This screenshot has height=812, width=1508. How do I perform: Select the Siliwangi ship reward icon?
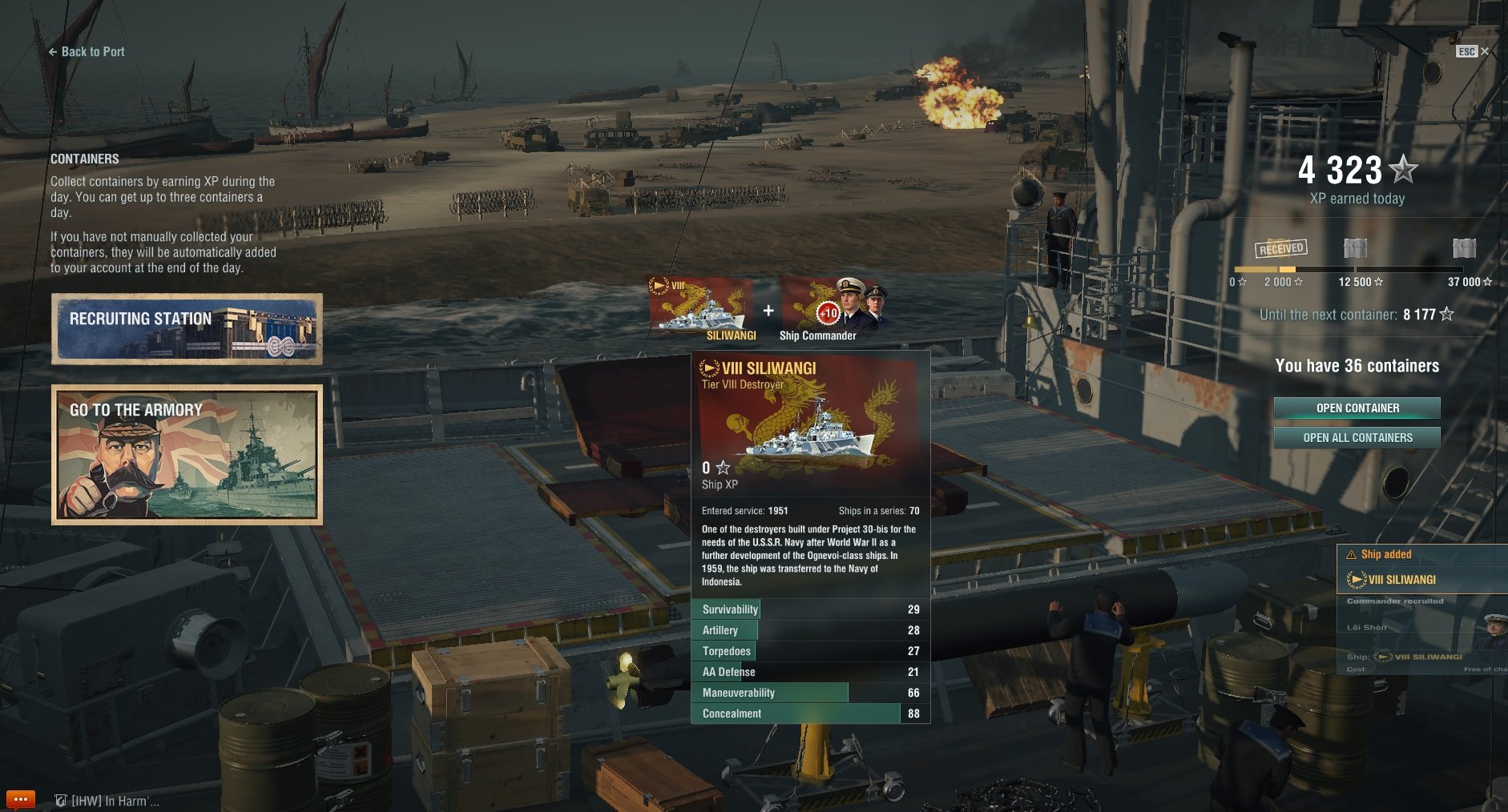point(701,307)
